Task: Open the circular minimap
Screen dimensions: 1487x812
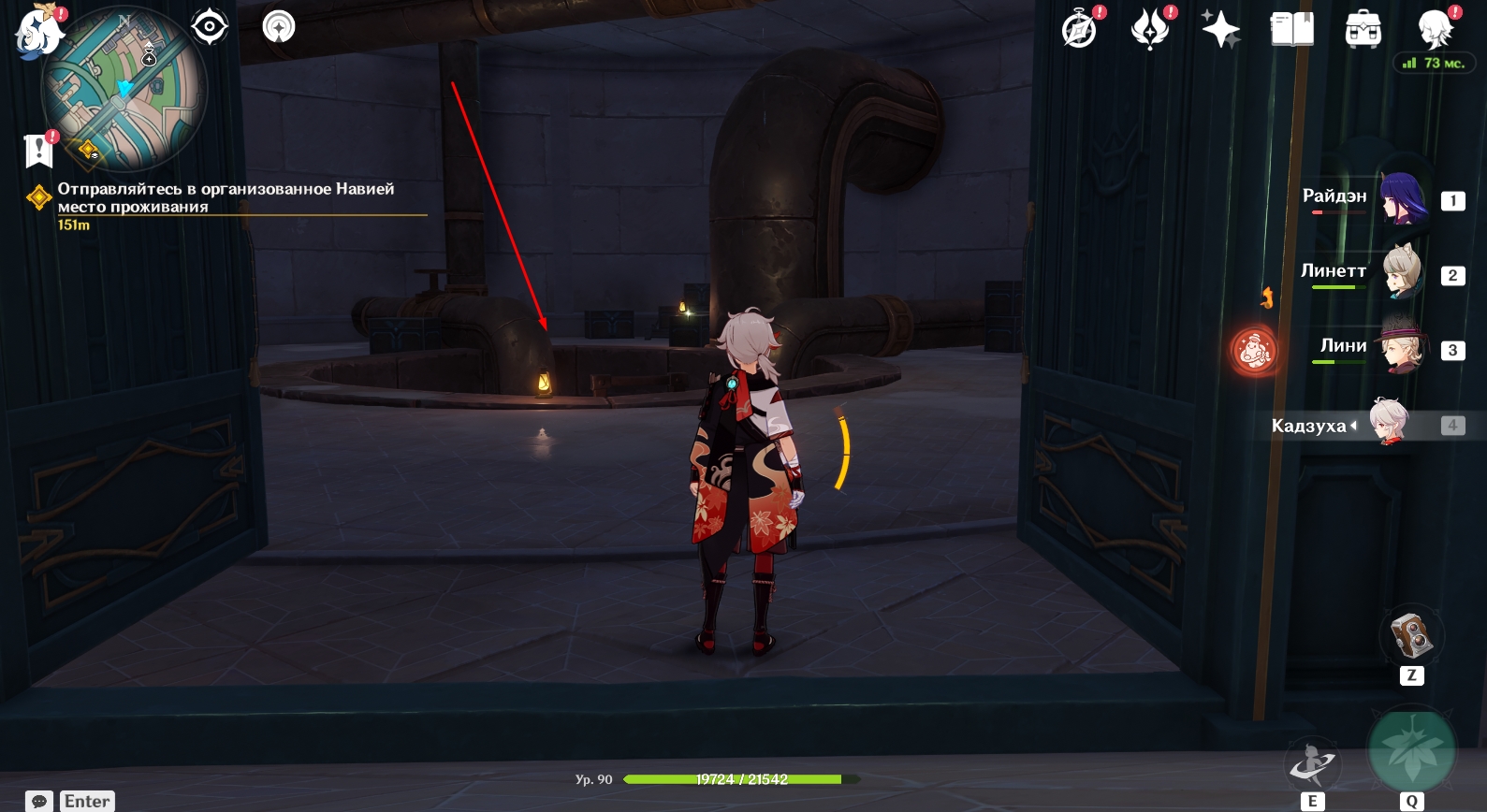Action: pos(124,89)
